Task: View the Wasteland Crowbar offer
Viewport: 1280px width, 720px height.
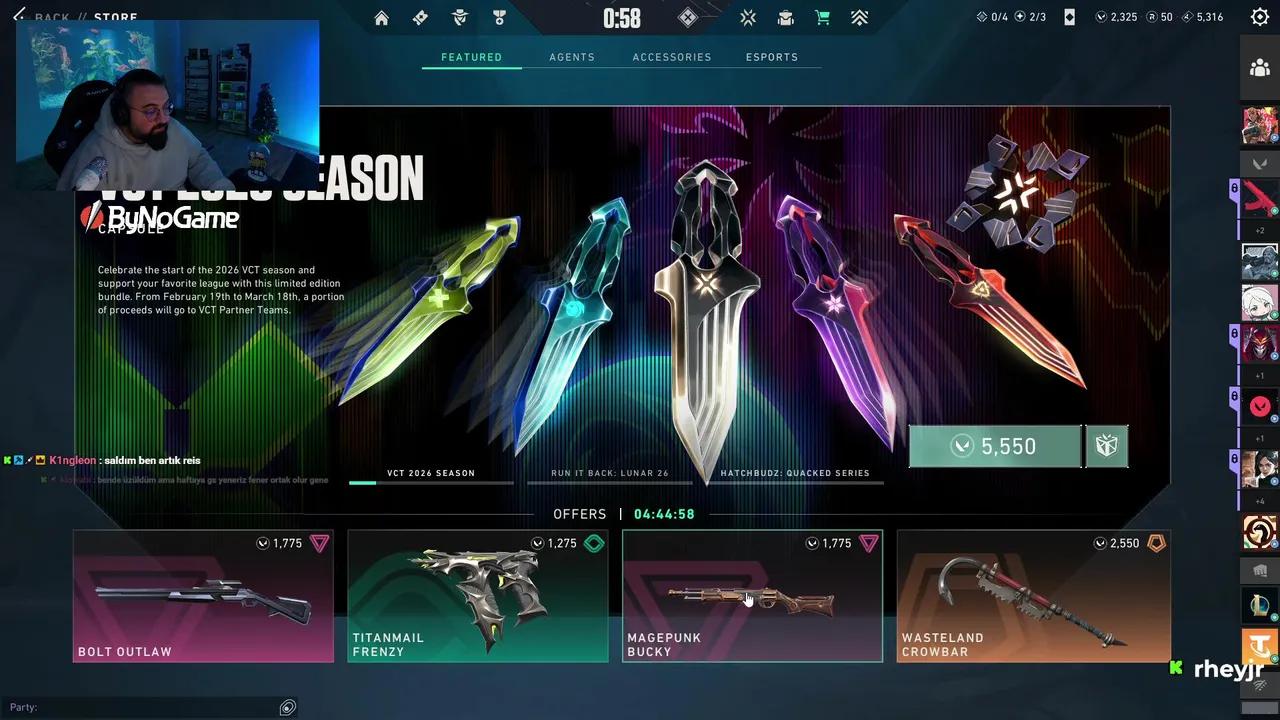Action: tap(1033, 596)
